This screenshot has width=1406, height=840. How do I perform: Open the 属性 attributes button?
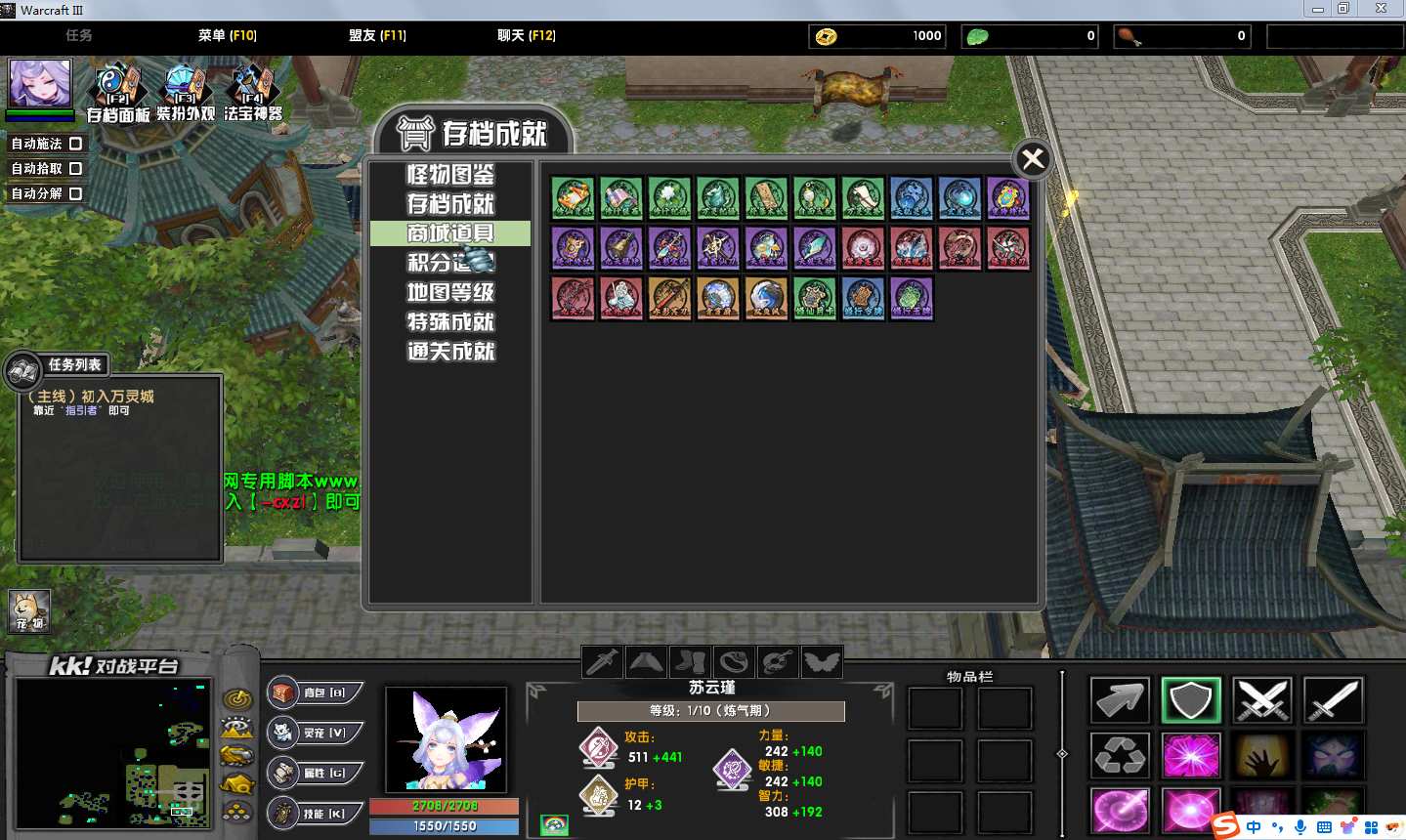pos(316,773)
